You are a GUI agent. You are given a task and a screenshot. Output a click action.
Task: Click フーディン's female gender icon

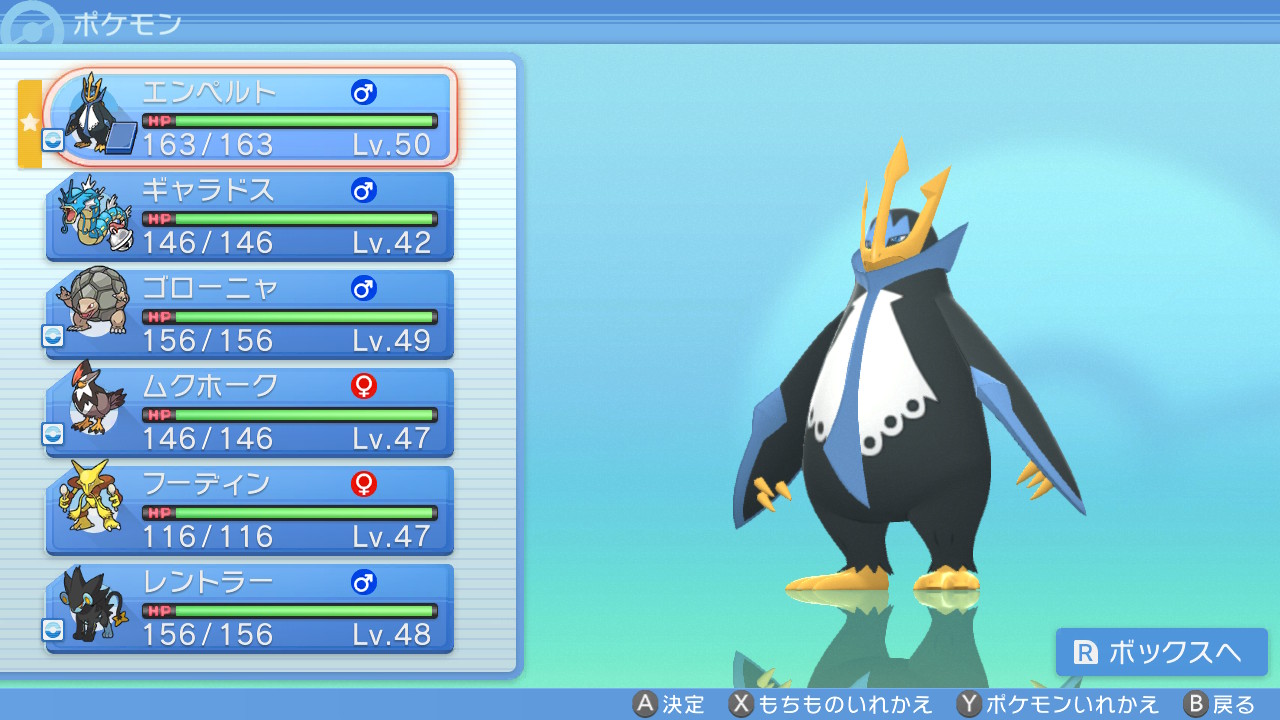[x=364, y=484]
